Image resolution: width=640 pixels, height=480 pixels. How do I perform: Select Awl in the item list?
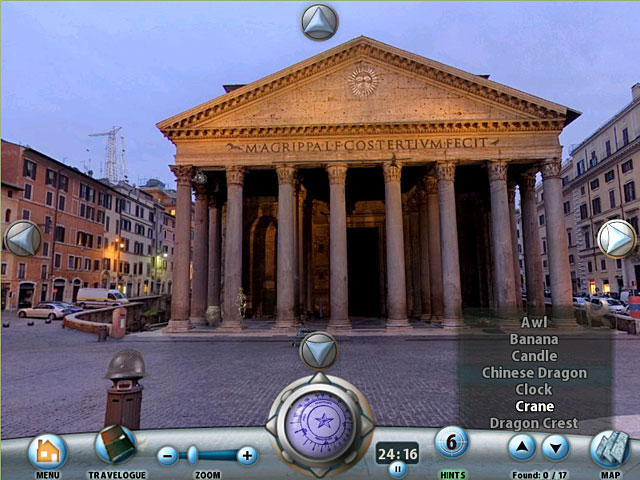pyautogui.click(x=533, y=322)
